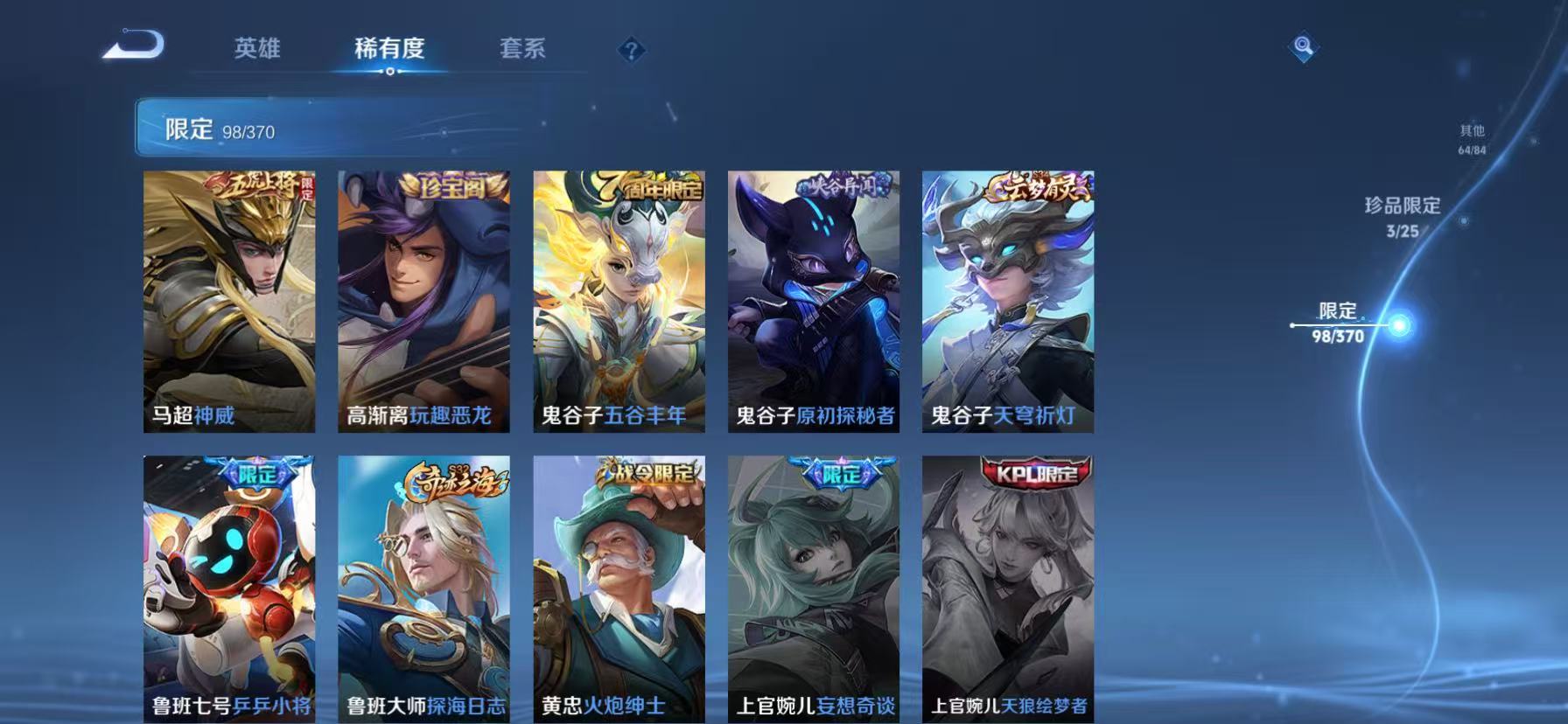Switch to the 英雄 tab
The height and width of the screenshot is (724, 1568).
coord(256,50)
